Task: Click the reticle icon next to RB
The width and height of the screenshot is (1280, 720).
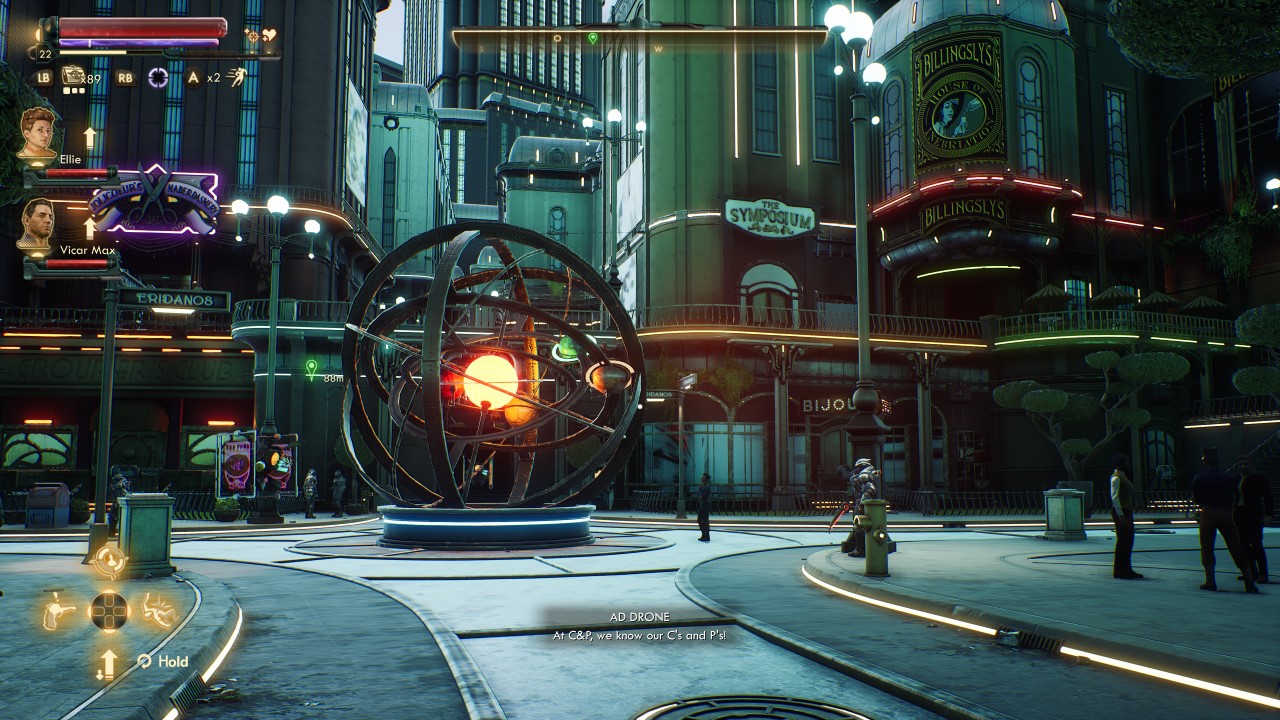Action: pyautogui.click(x=158, y=77)
